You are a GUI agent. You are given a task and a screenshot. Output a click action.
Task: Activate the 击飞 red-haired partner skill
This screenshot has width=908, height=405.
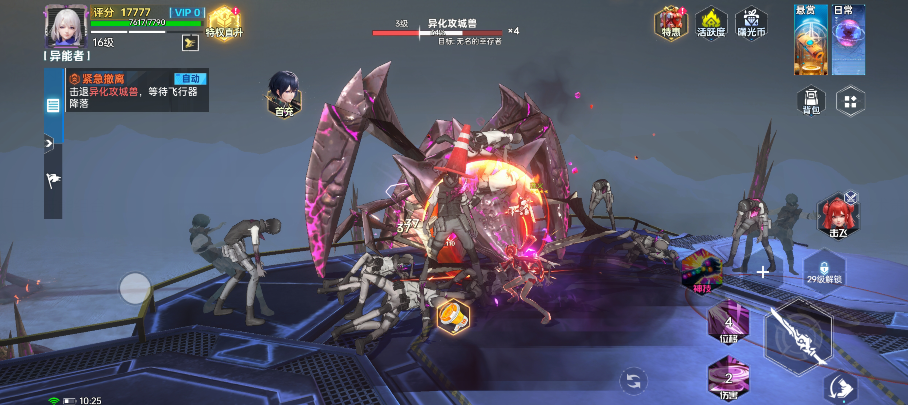(837, 214)
